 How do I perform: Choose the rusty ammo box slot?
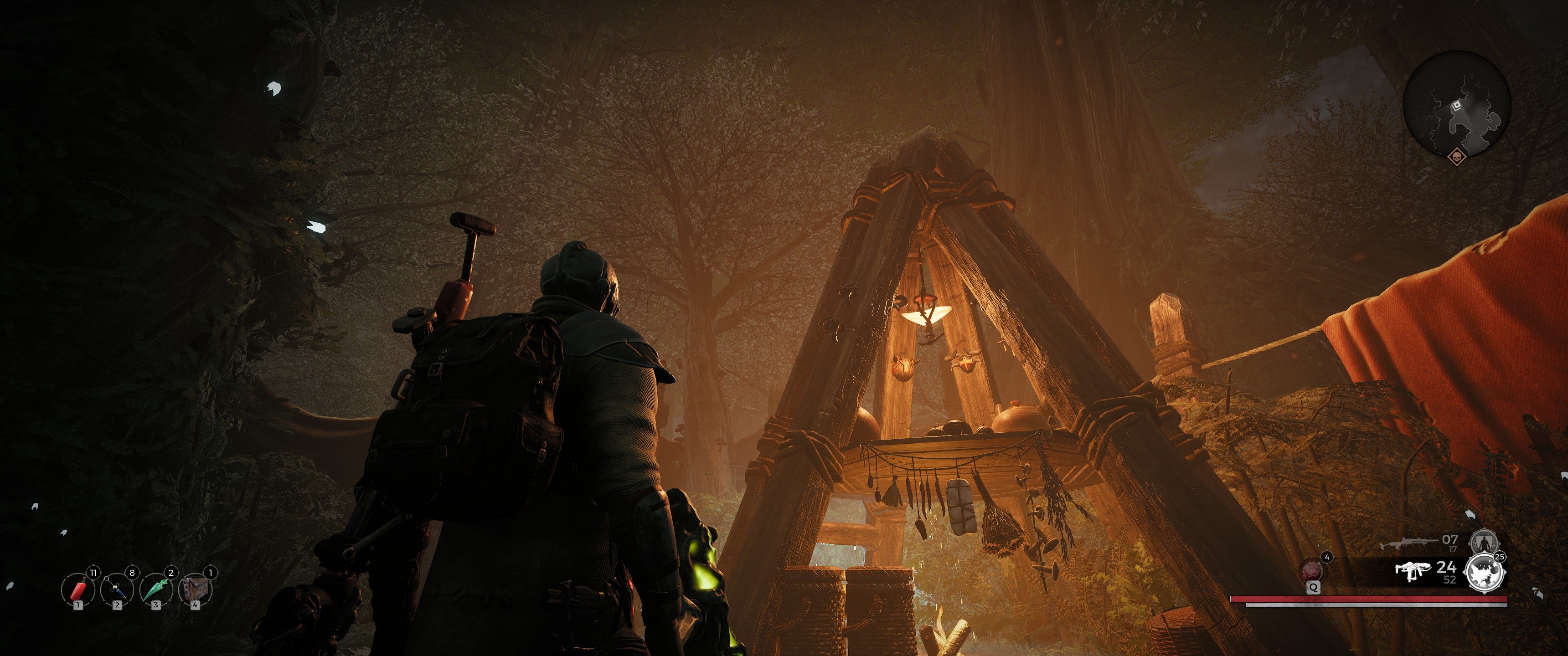pos(195,589)
